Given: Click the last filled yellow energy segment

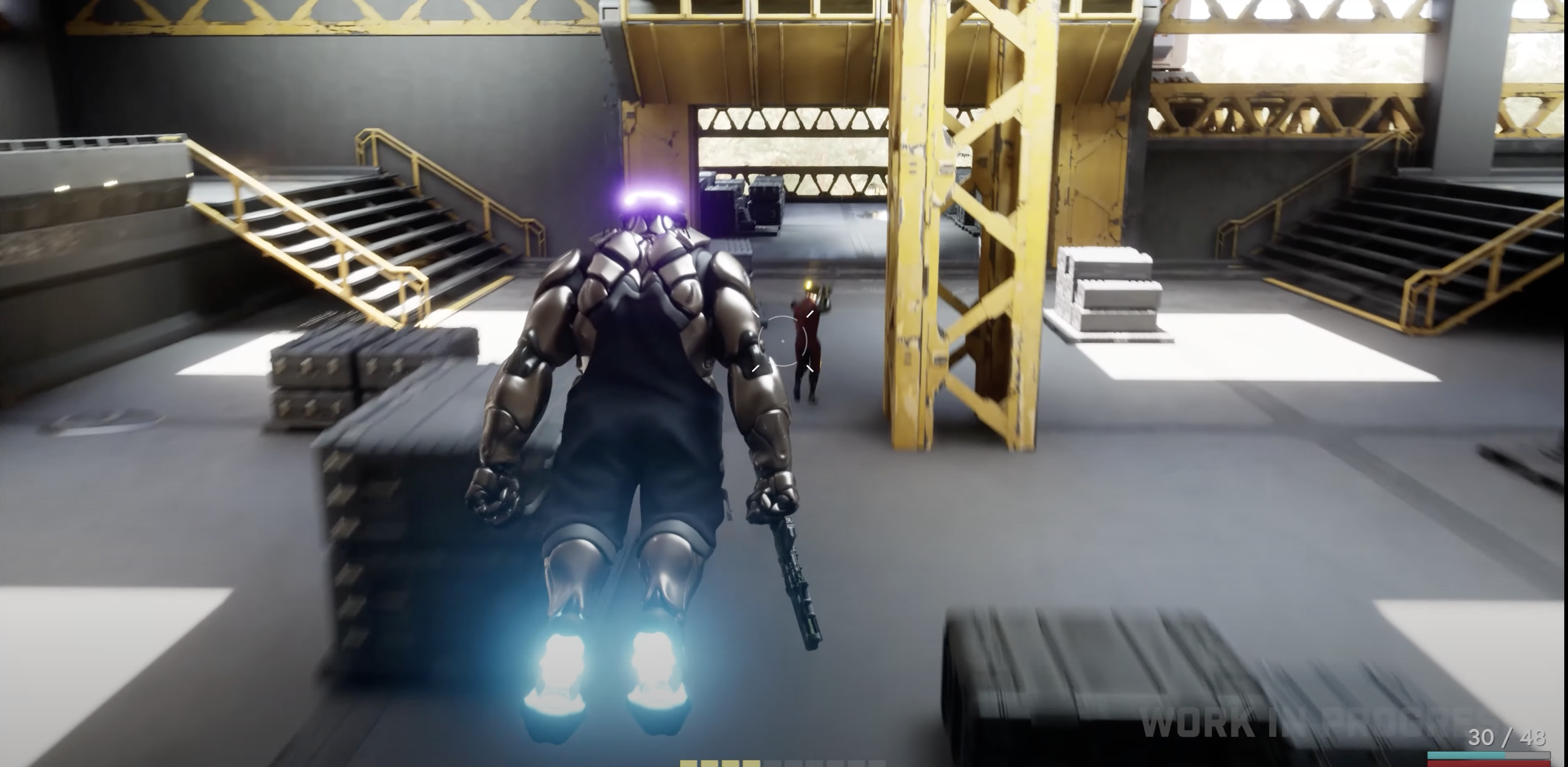Looking at the screenshot, I should (x=751, y=764).
